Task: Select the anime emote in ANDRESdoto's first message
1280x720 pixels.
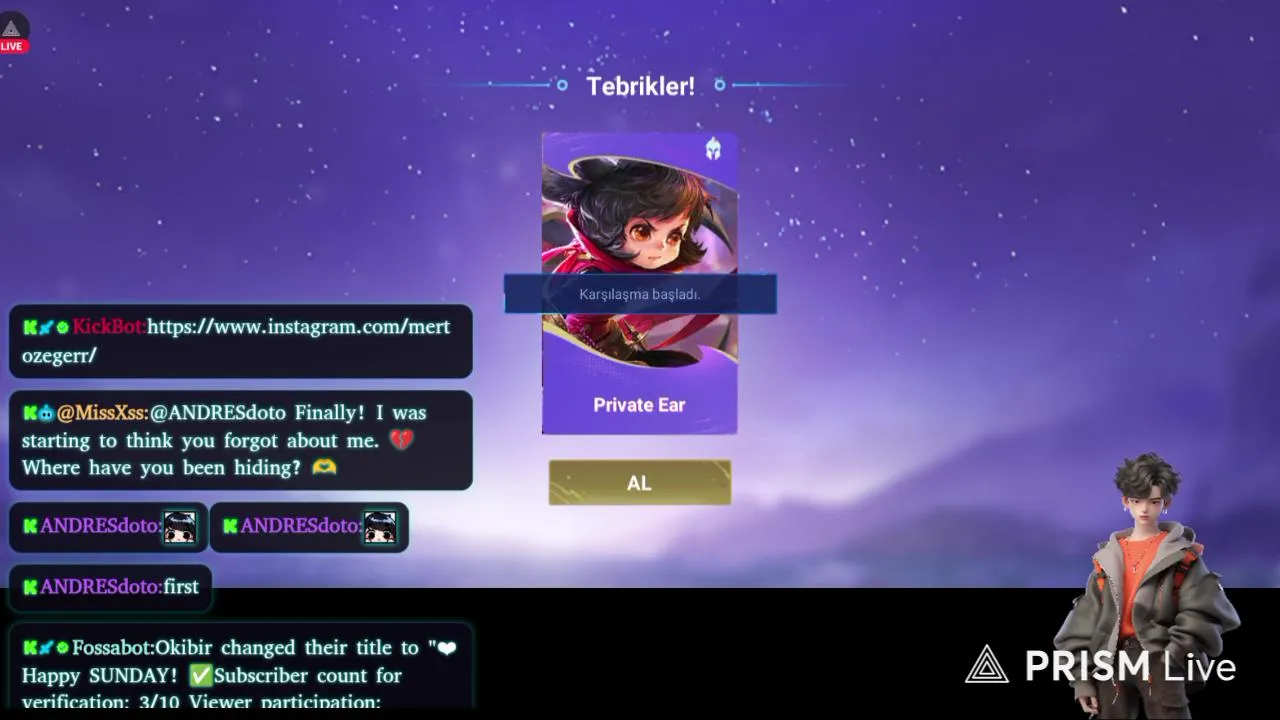Action: [x=182, y=528]
